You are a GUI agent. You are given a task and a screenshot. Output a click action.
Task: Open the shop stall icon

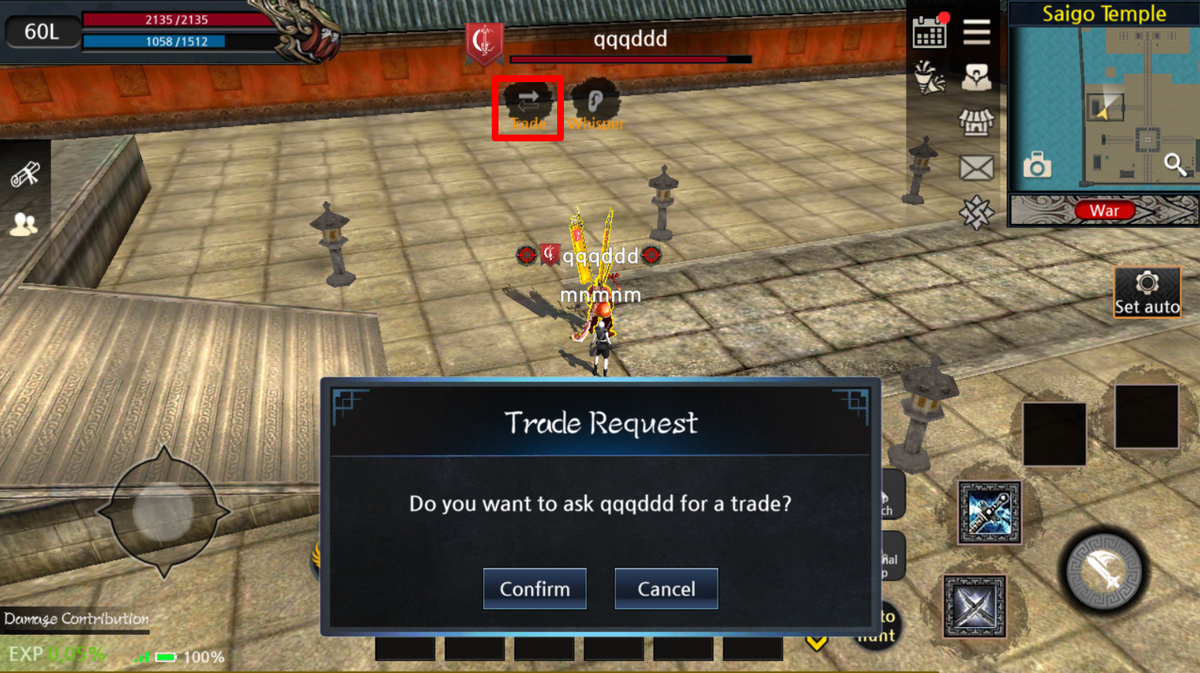pos(976,123)
